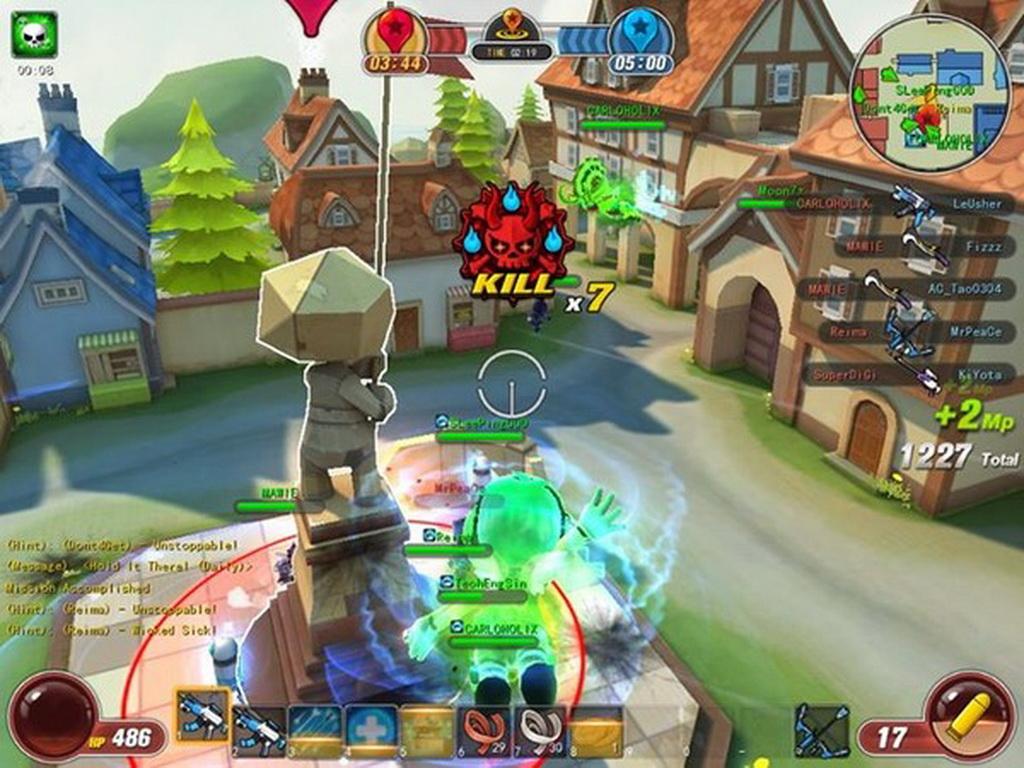Select the orange ribbon item slot

[484, 730]
